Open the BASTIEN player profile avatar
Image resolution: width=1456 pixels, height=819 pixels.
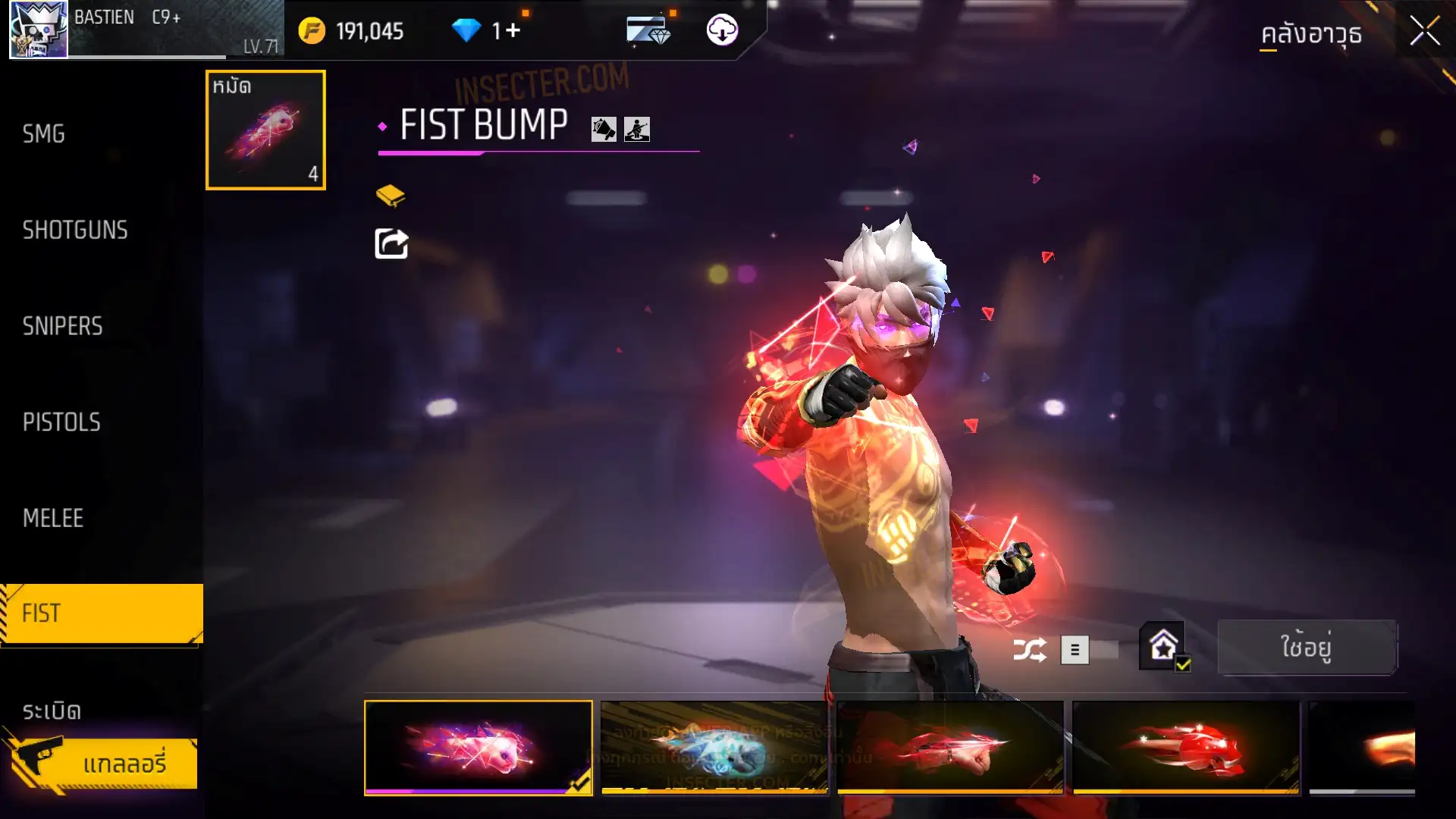38,30
